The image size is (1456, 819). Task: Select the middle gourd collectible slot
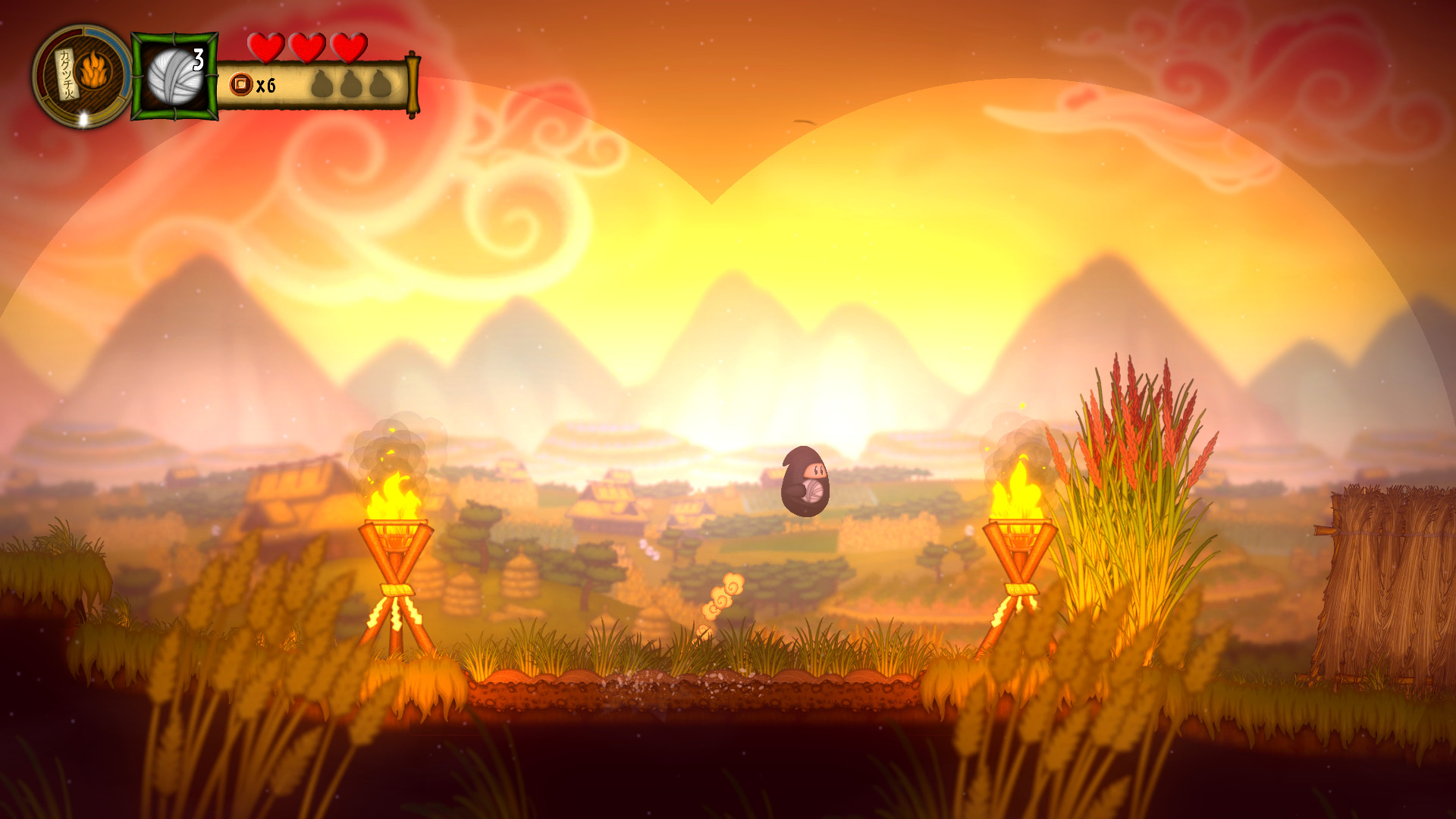(350, 83)
